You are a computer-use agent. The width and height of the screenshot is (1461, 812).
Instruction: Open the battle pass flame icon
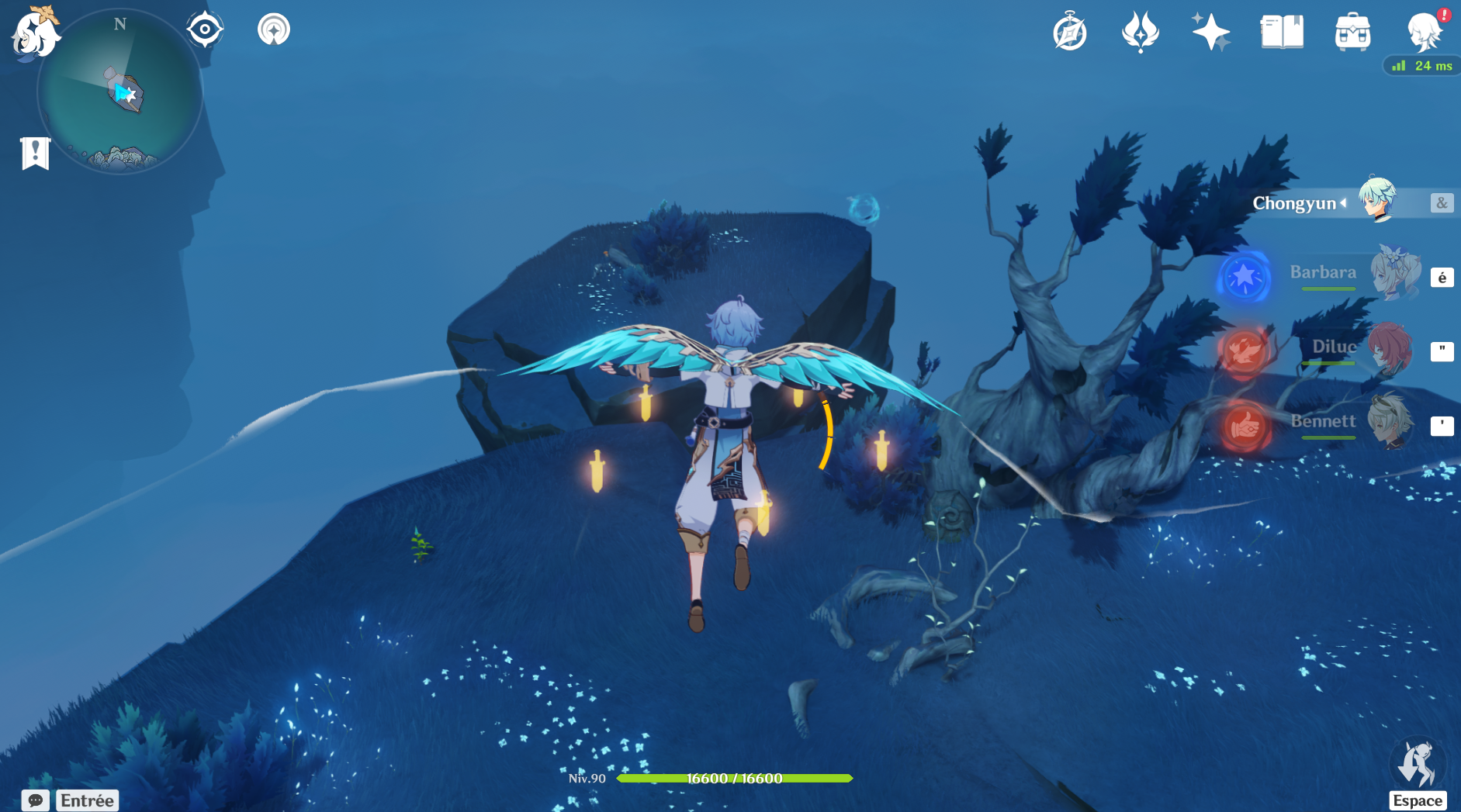pos(1141,33)
